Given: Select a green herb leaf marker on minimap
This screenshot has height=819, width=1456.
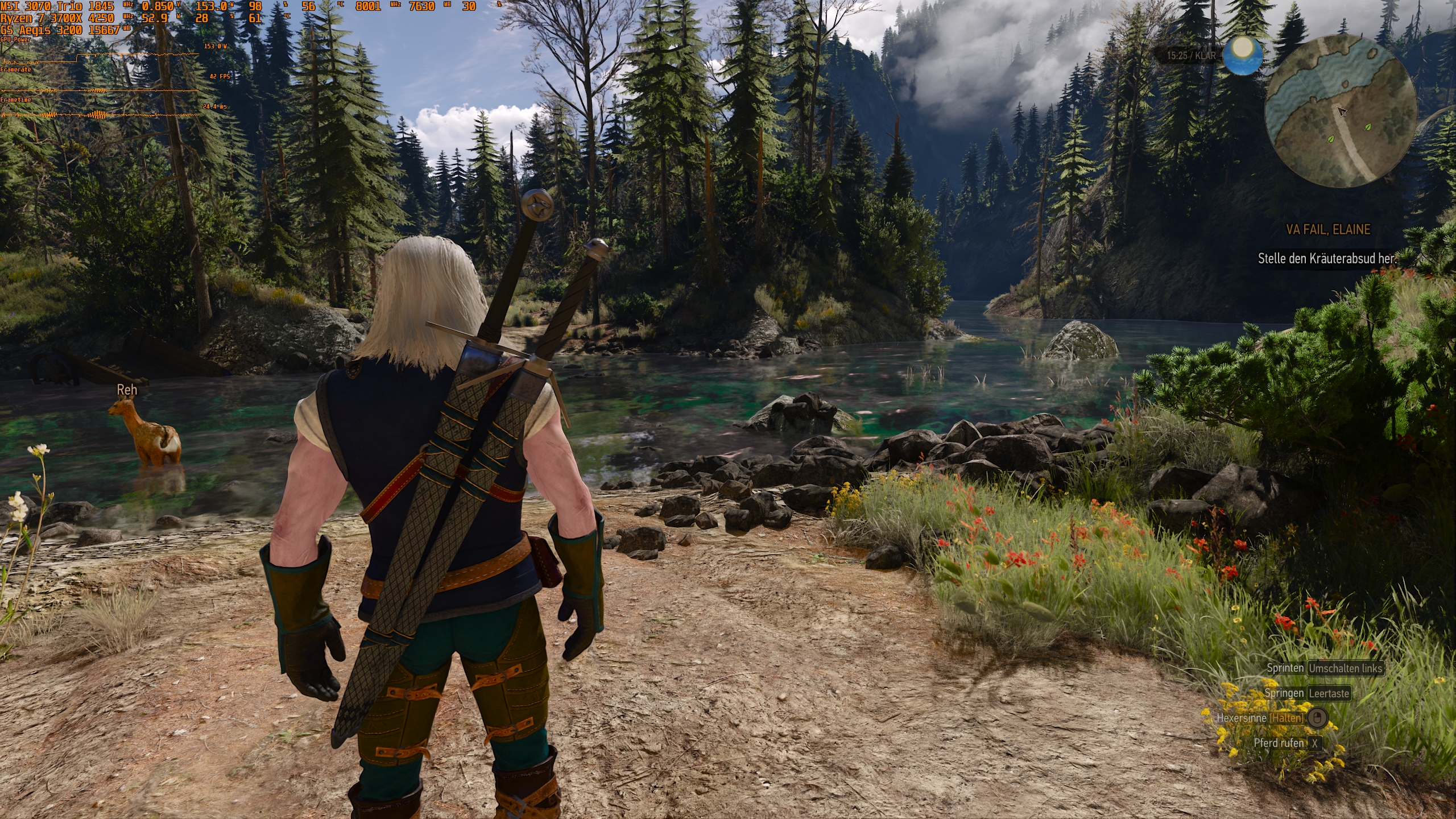Looking at the screenshot, I should click(x=1331, y=138).
